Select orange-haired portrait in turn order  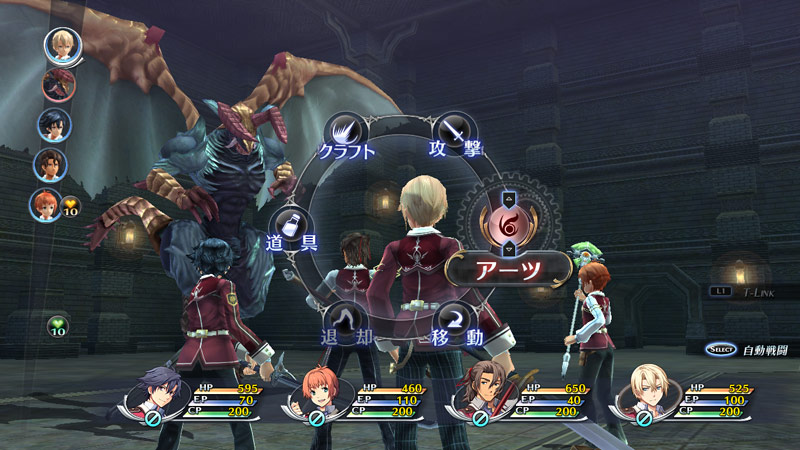pyautogui.click(x=46, y=204)
